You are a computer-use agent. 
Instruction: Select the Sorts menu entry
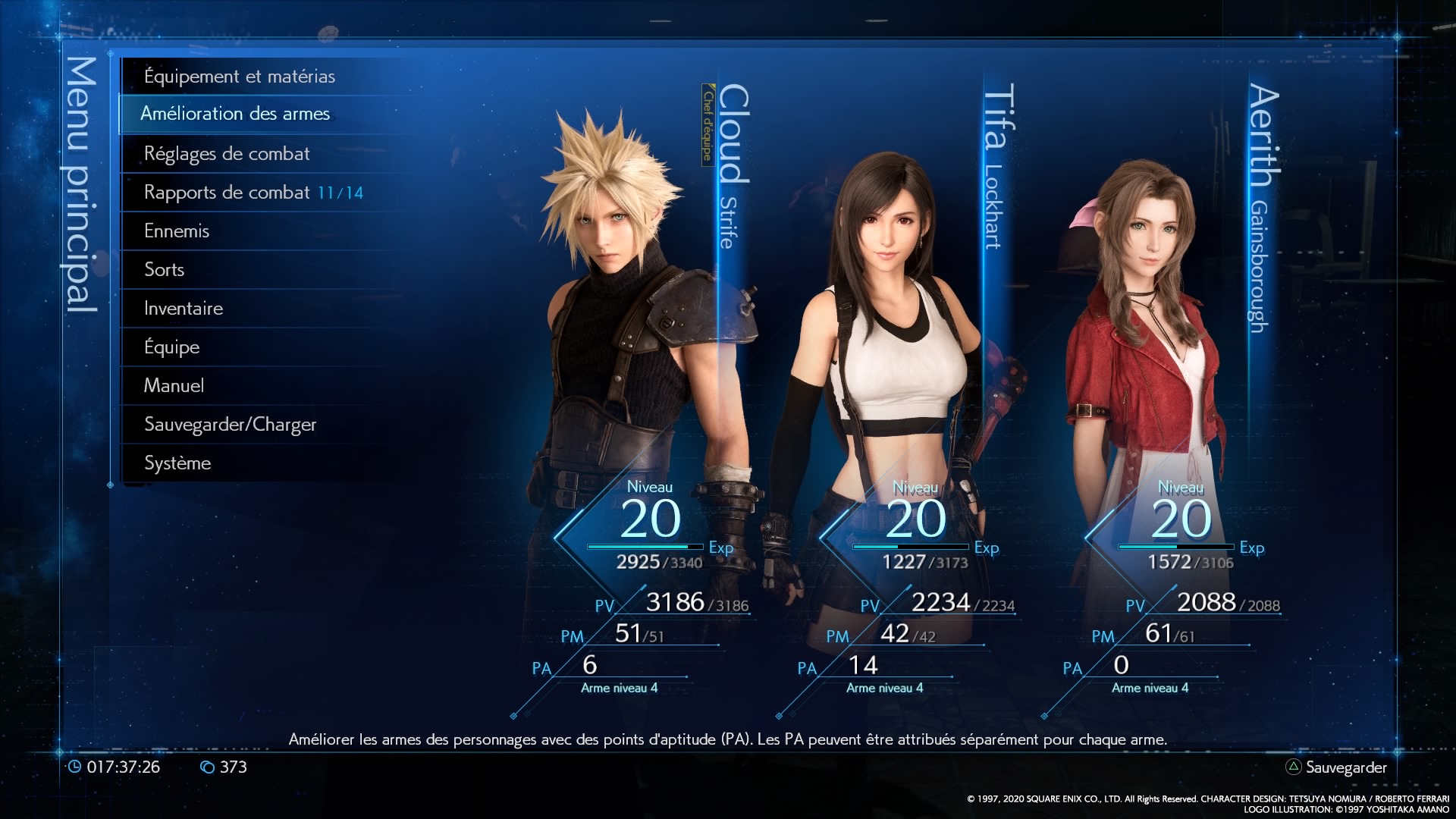(x=165, y=270)
